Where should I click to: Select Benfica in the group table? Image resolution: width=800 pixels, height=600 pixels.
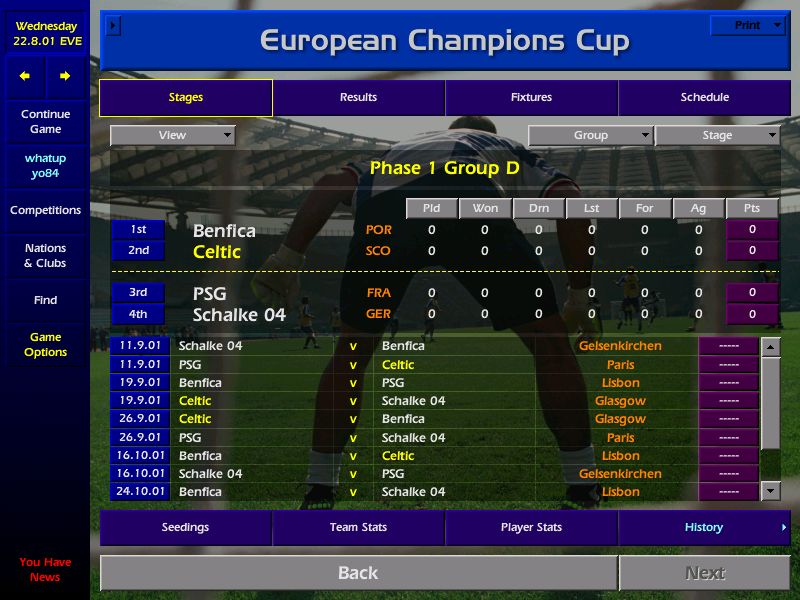pos(224,231)
